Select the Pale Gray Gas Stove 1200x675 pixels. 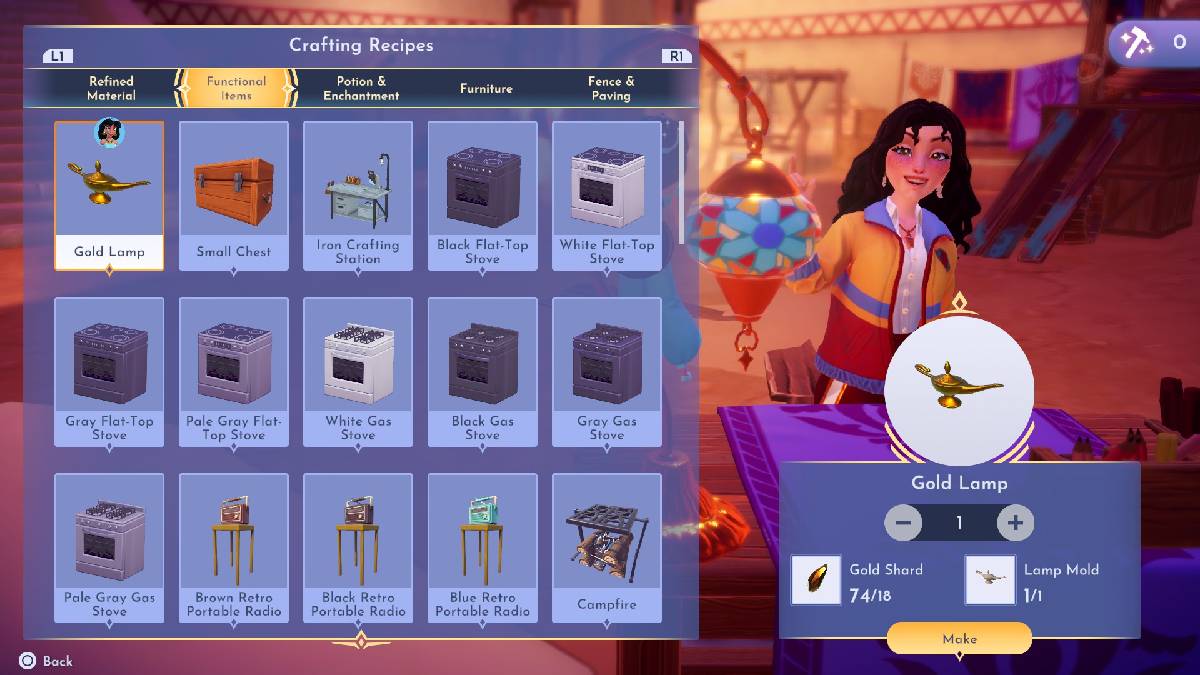[109, 547]
